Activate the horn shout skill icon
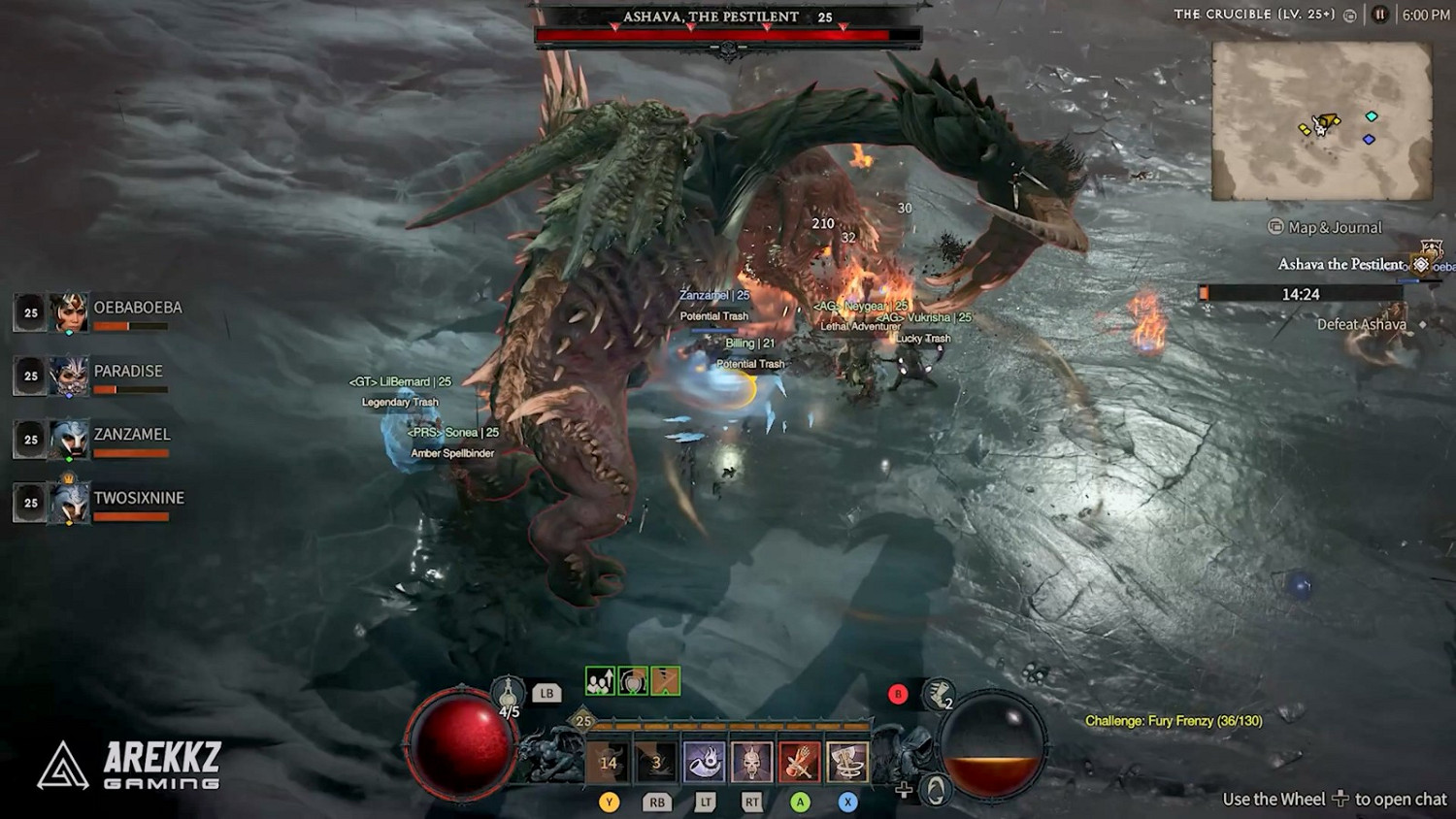The height and width of the screenshot is (819, 1456). [702, 763]
